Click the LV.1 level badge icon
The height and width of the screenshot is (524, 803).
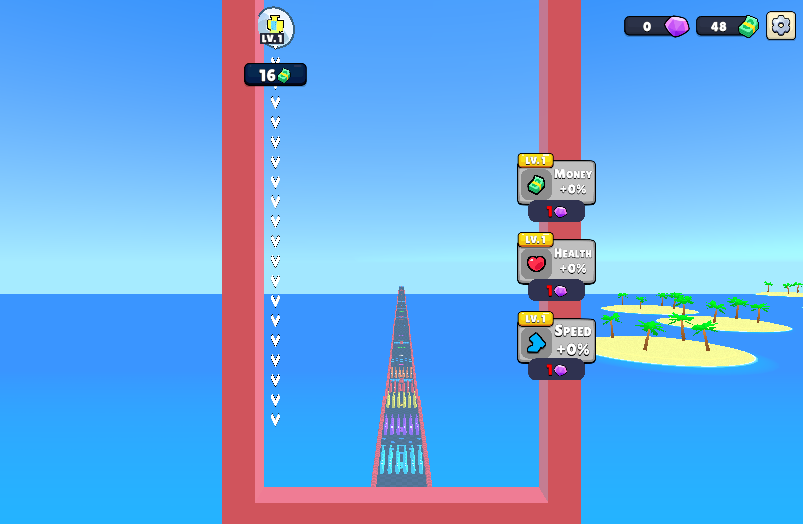[274, 27]
